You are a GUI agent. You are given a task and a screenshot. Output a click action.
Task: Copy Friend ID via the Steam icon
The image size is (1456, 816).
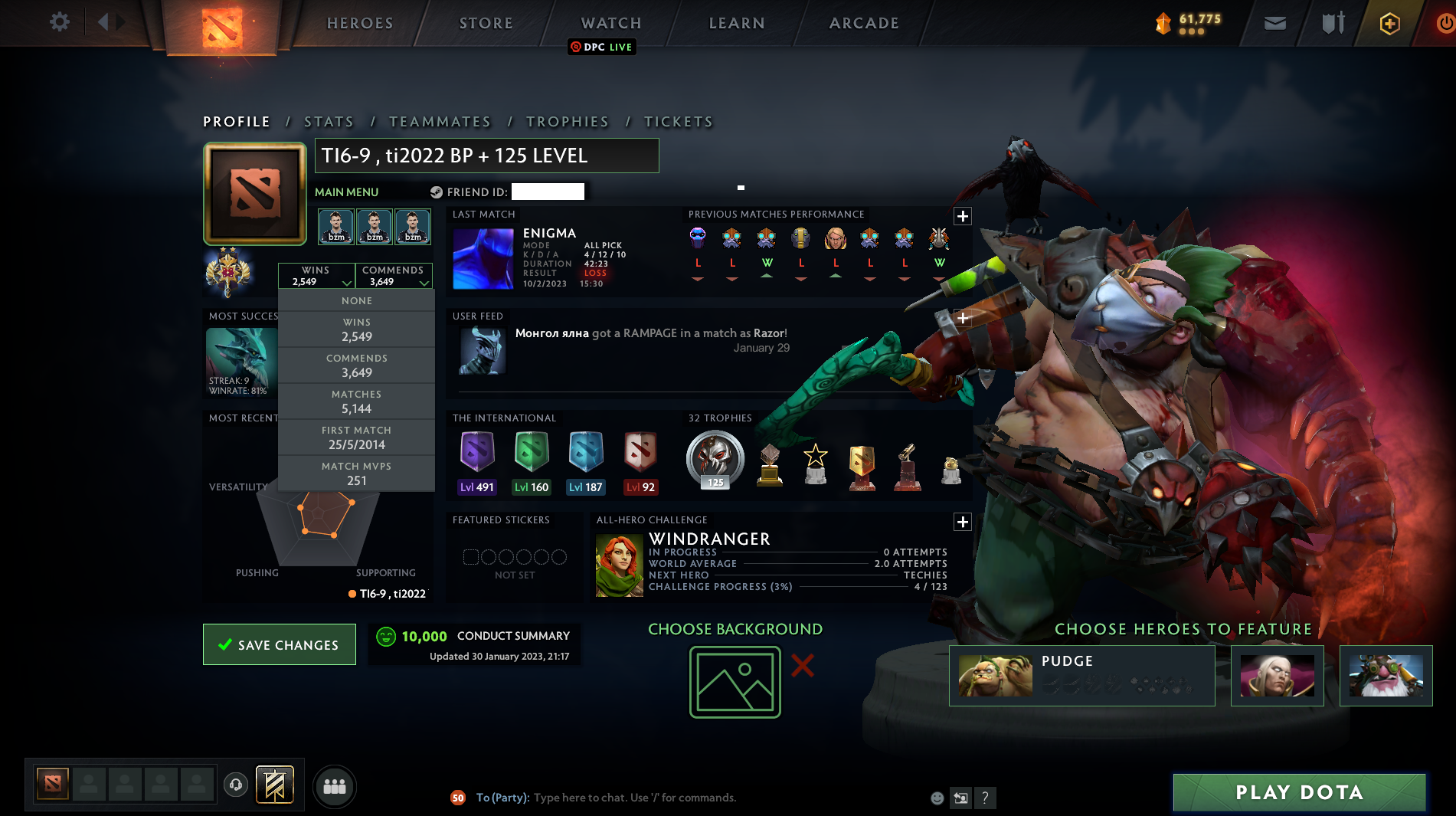(437, 192)
